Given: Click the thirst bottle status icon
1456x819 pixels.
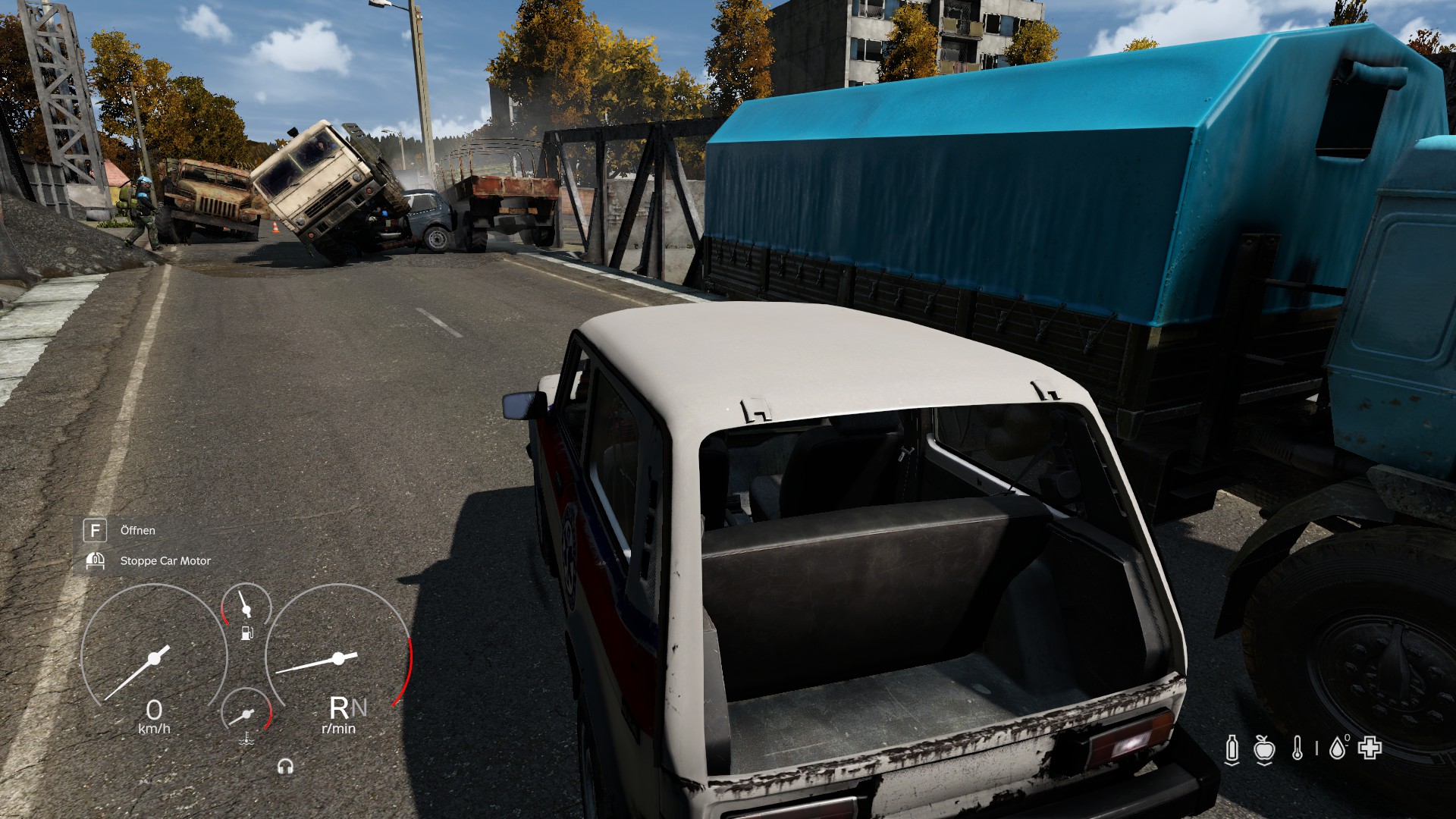Looking at the screenshot, I should [1232, 749].
